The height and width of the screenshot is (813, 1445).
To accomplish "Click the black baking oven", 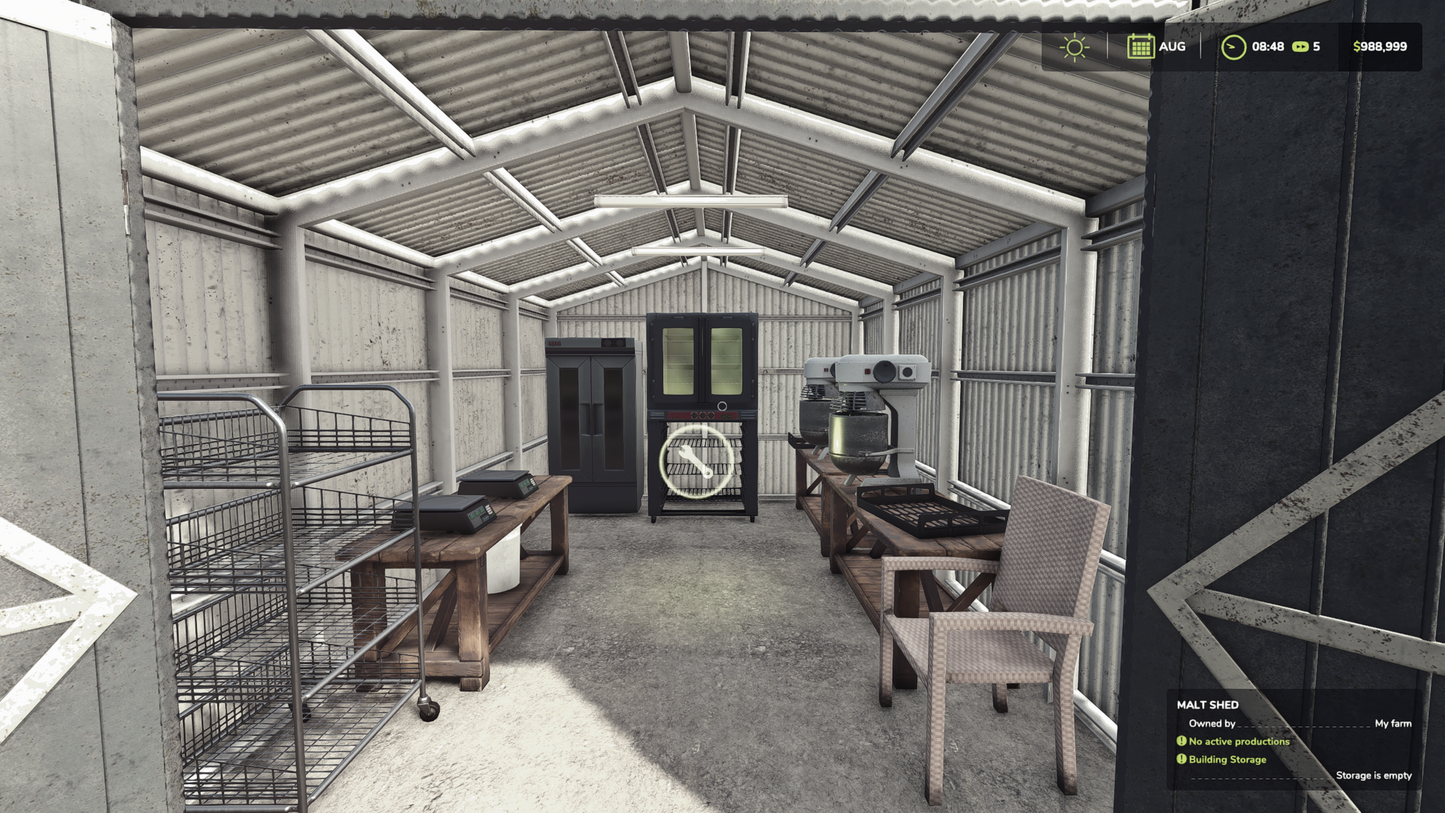I will (702, 360).
